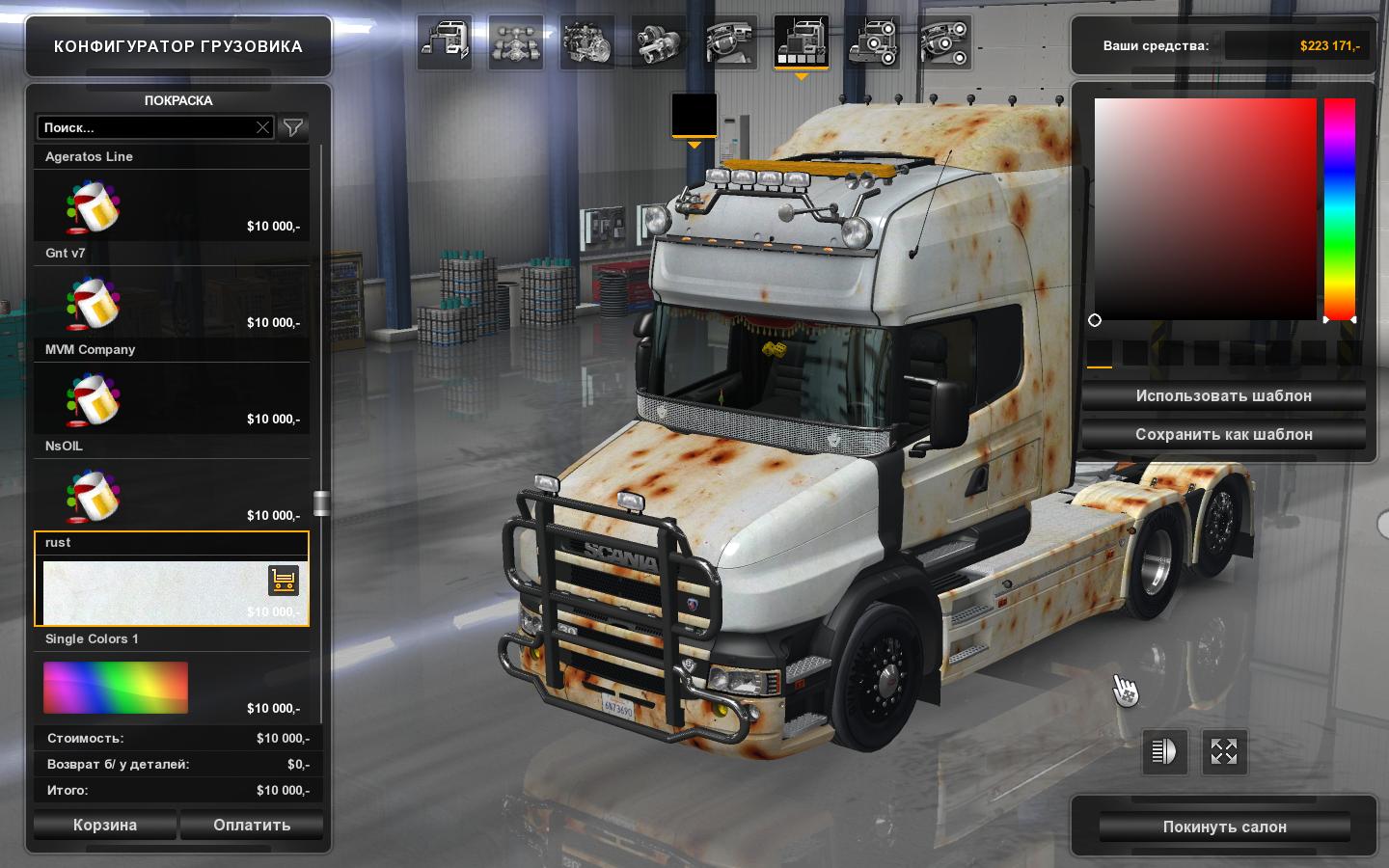Click the Оплатить (pay) button

point(252,825)
